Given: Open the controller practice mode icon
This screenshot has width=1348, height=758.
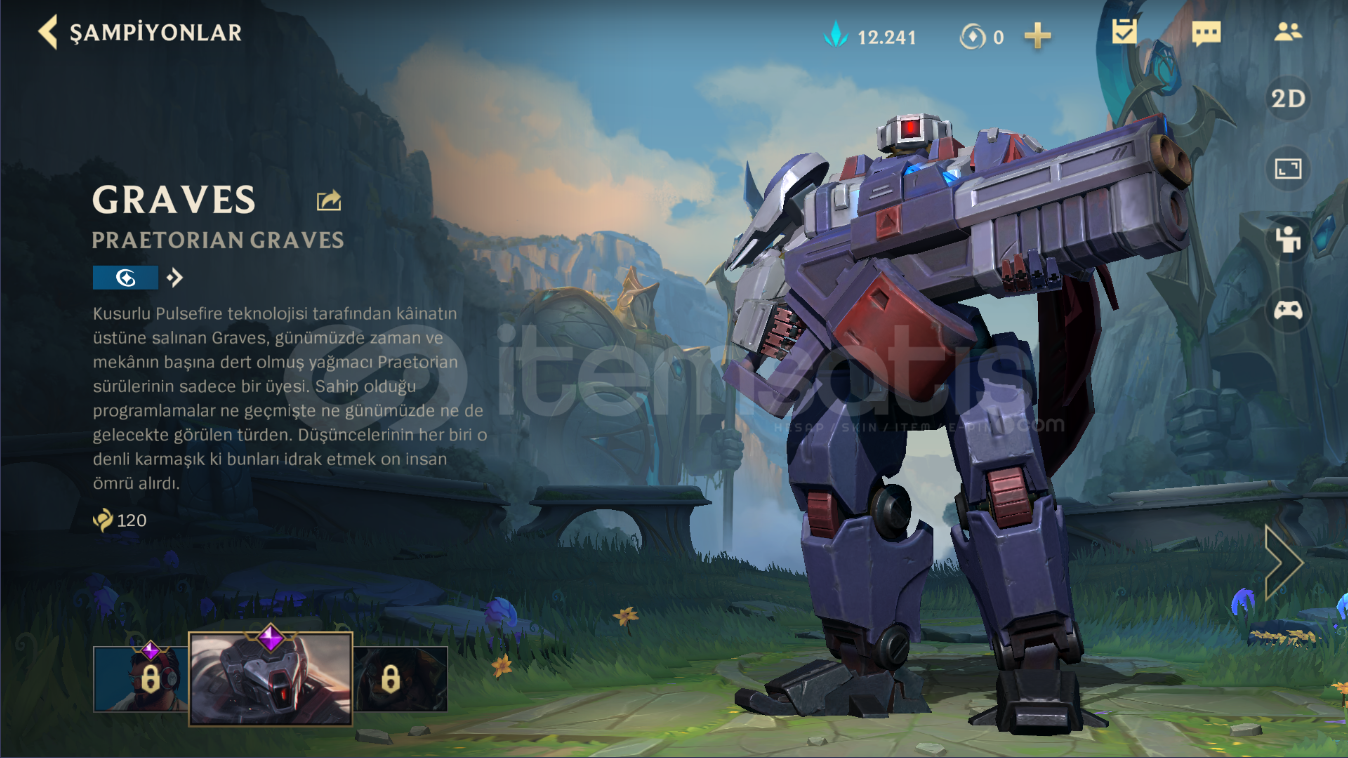Looking at the screenshot, I should pyautogui.click(x=1287, y=311).
